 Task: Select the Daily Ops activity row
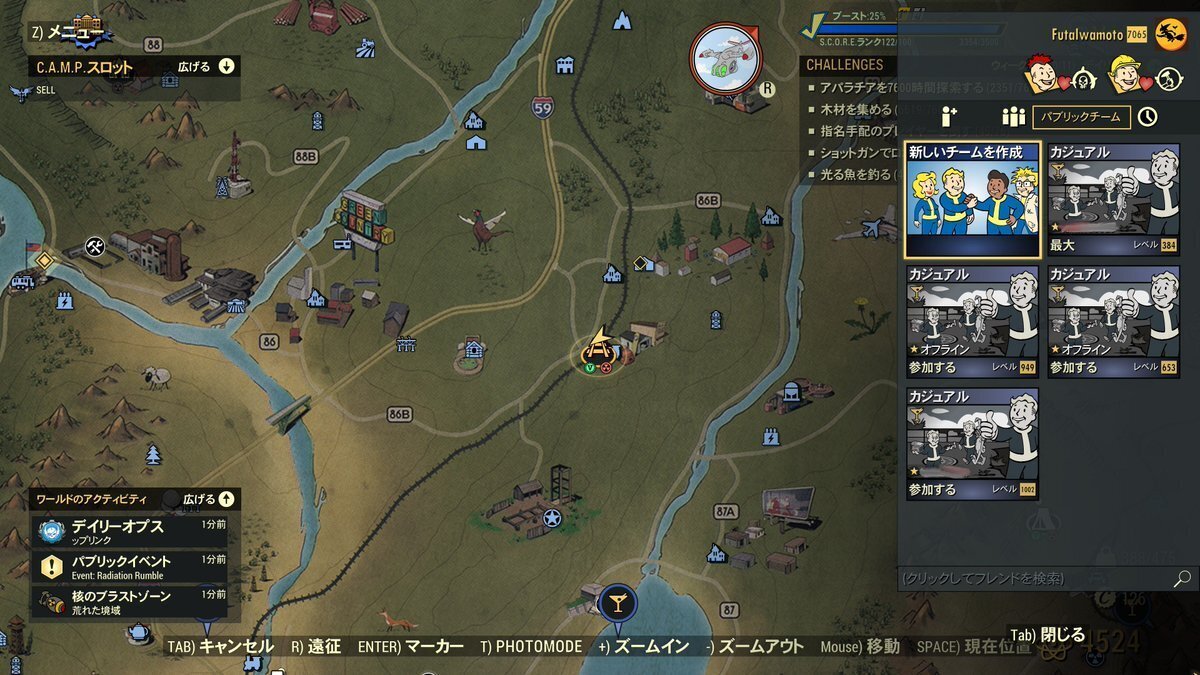(130, 530)
